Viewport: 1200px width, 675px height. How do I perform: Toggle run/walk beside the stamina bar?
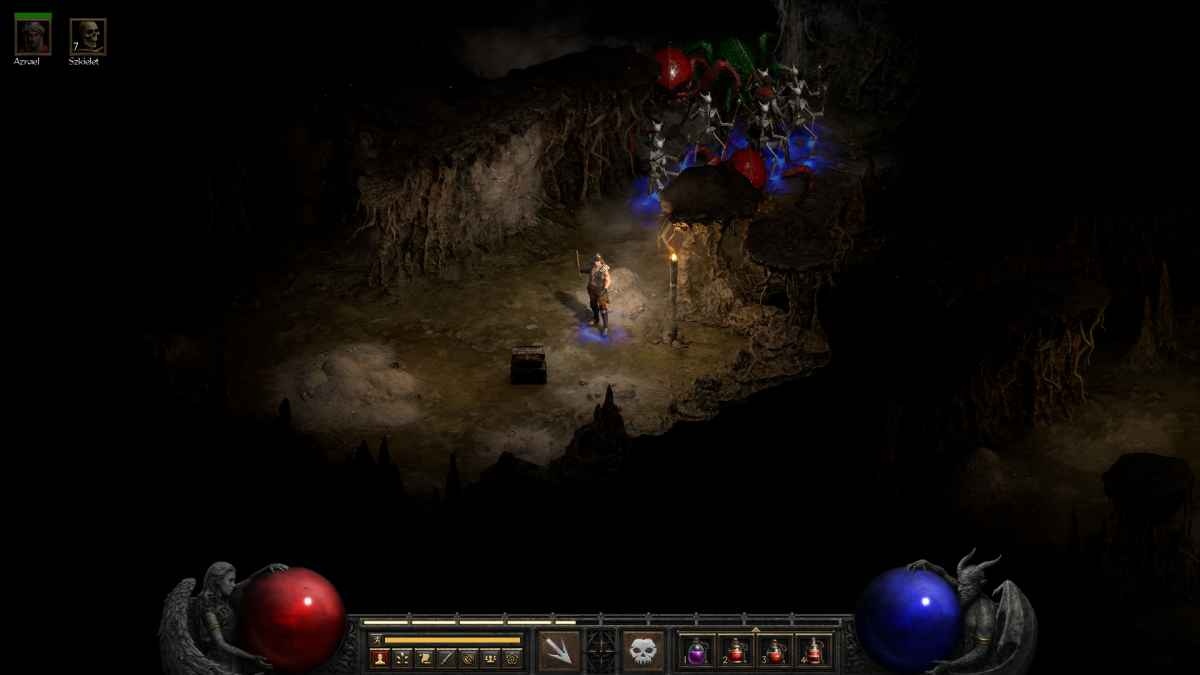(x=377, y=639)
